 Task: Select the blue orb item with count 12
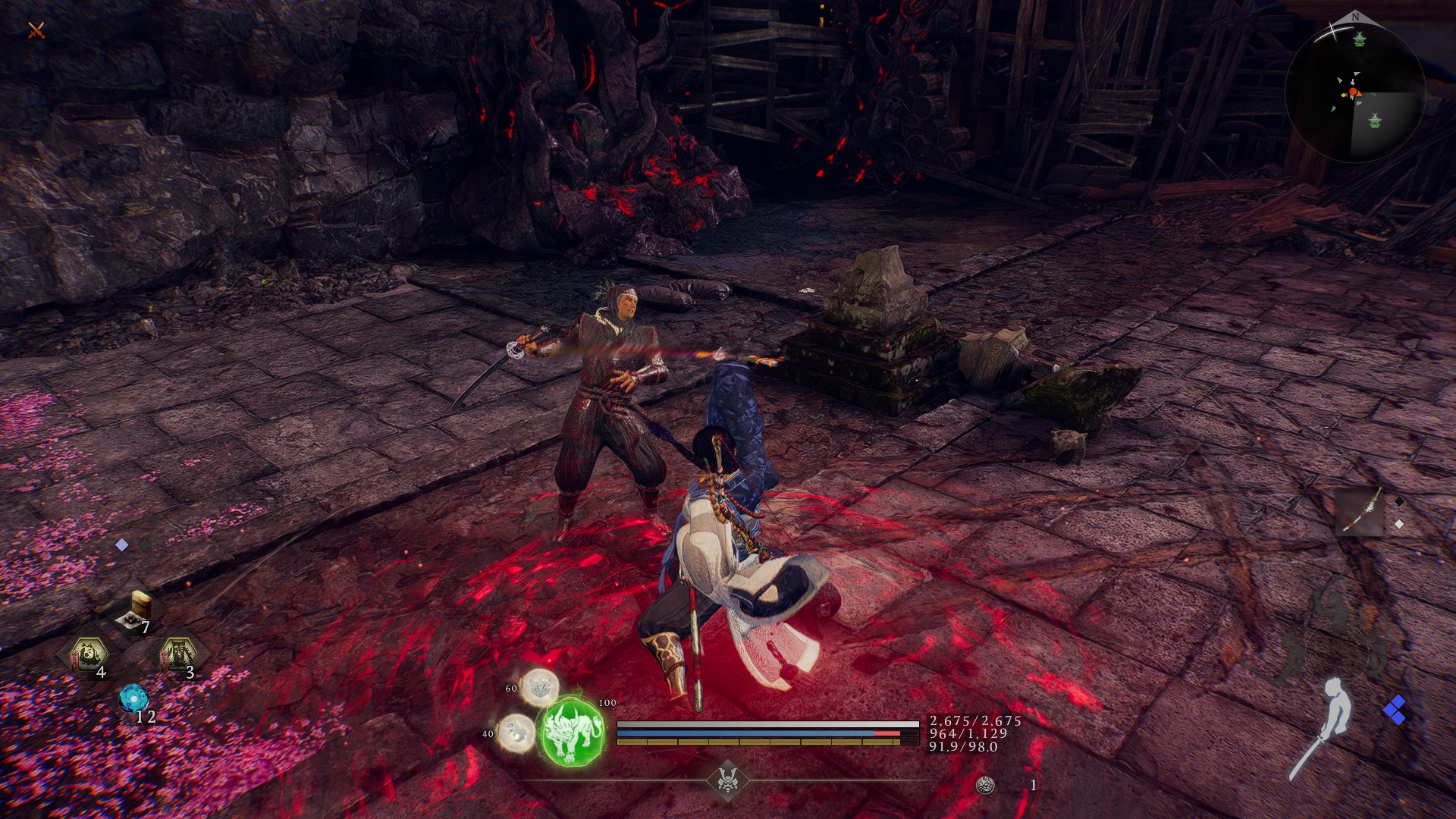(133, 698)
